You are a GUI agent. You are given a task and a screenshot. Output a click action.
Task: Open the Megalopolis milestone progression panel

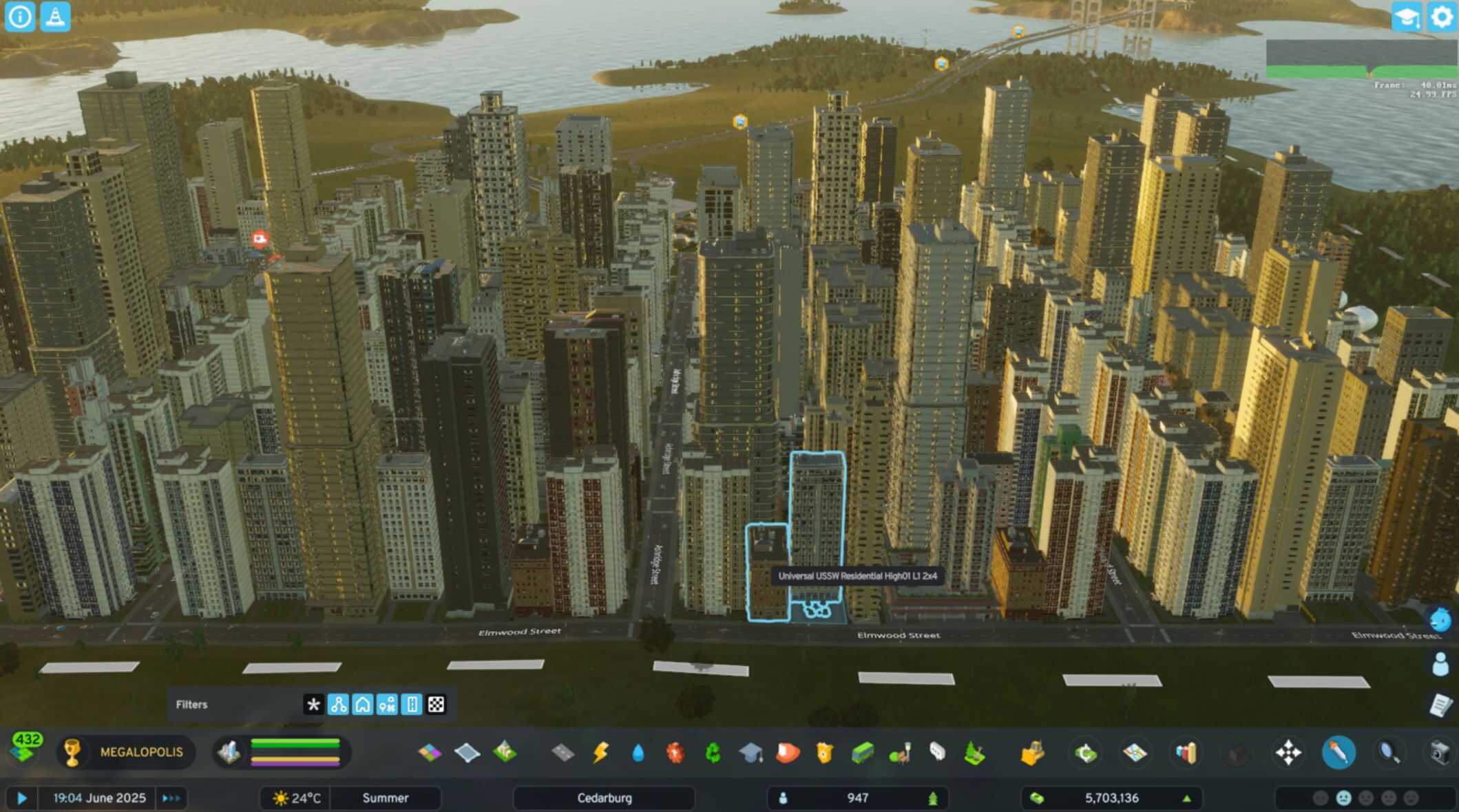(125, 752)
